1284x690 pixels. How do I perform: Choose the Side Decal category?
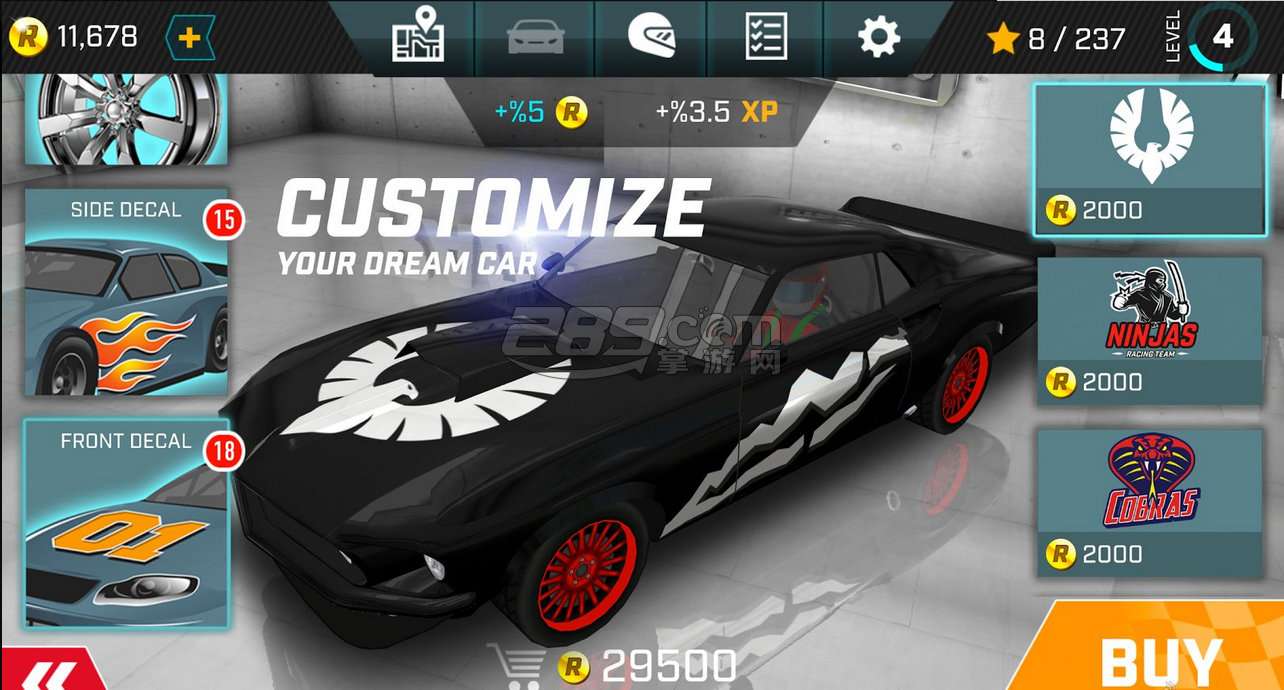click(x=126, y=292)
